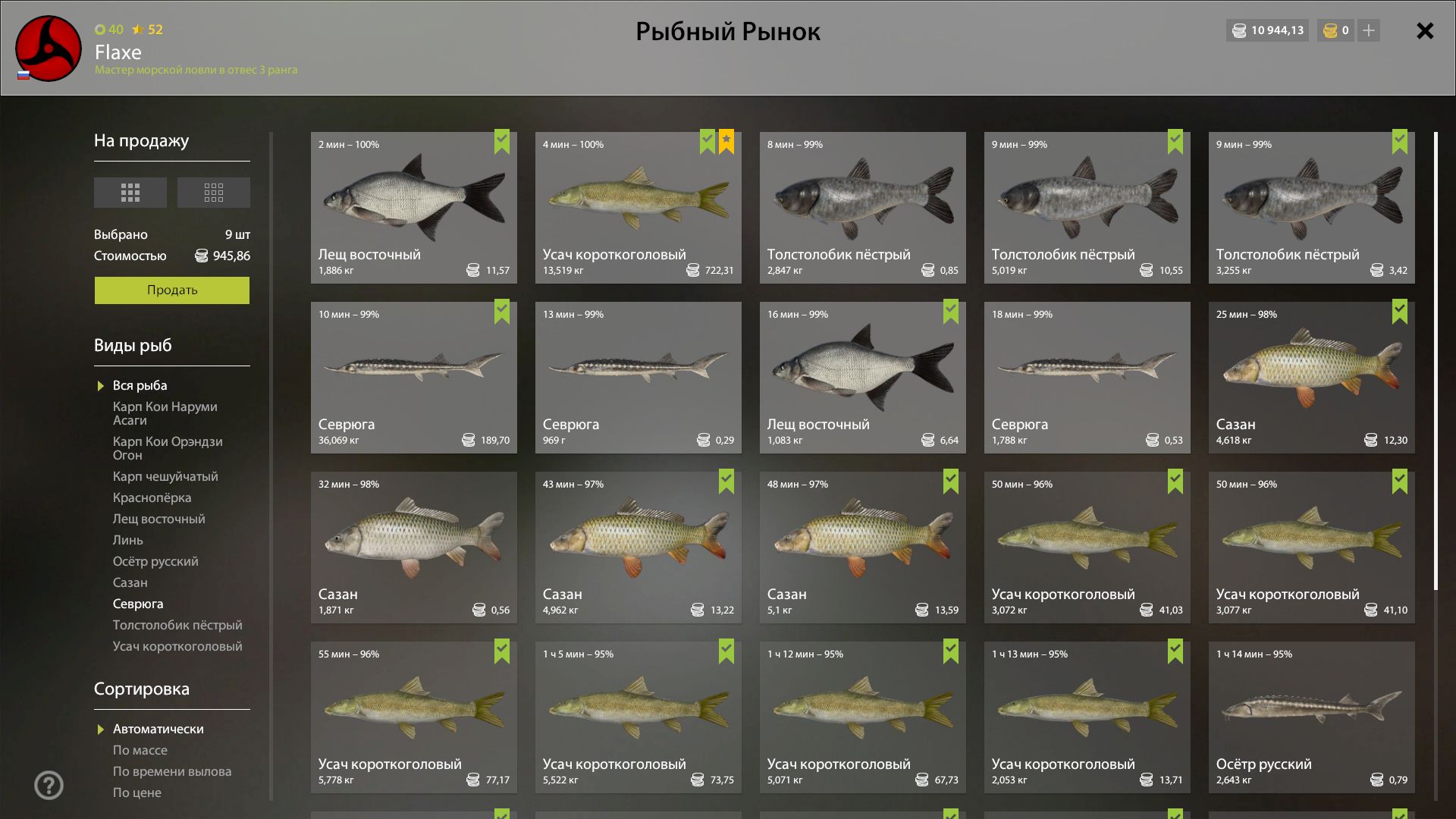
Task: Switch to the small grid view
Action: [213, 193]
